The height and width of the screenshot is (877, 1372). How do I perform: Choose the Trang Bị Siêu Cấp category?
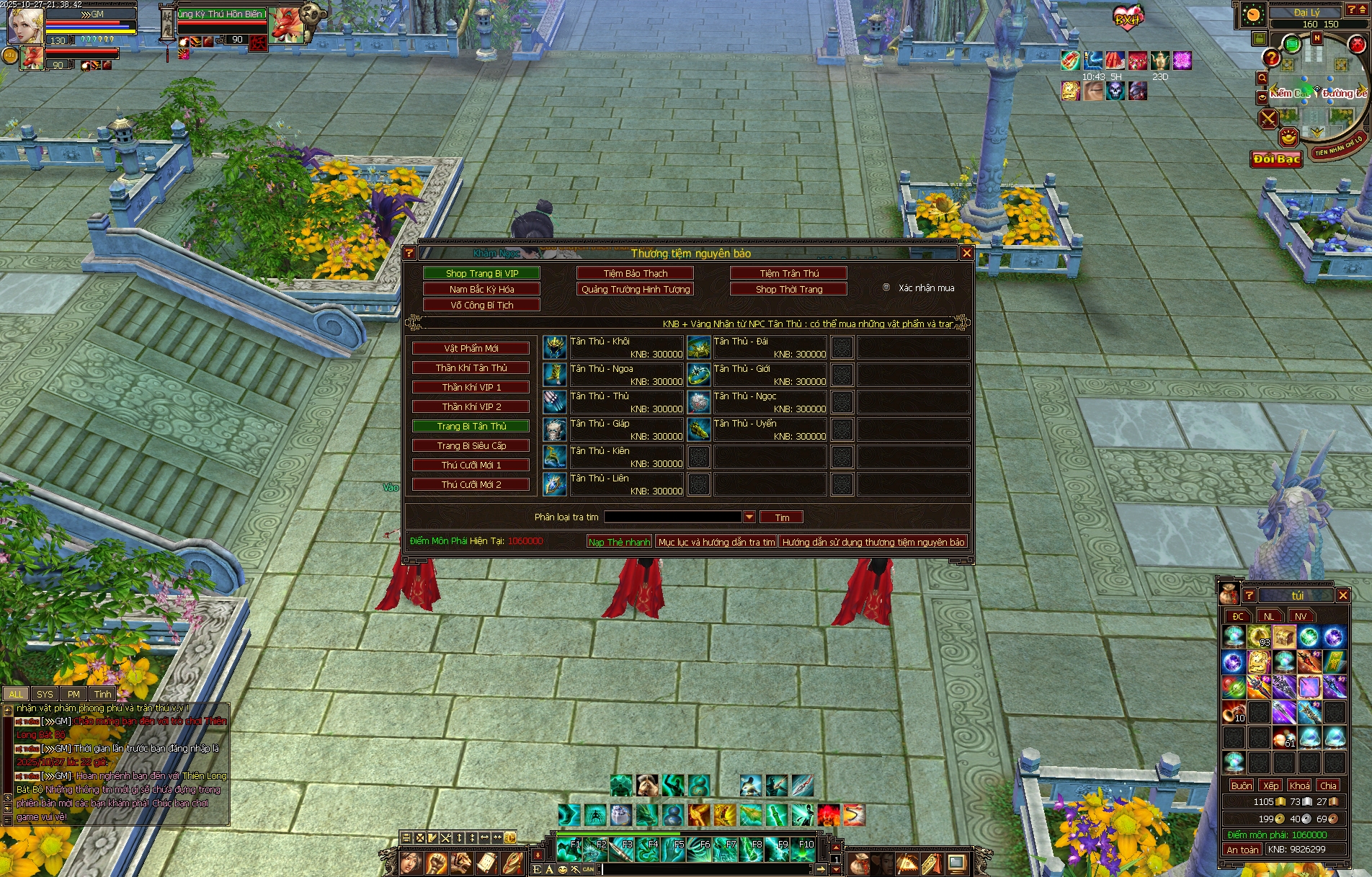pyautogui.click(x=471, y=445)
